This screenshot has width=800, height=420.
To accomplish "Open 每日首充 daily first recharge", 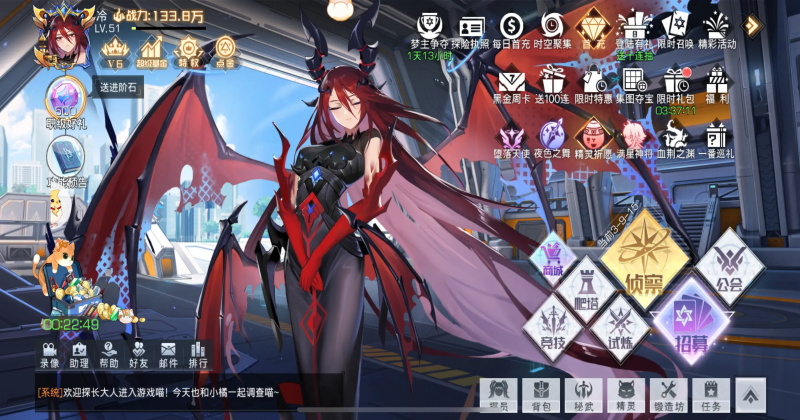I will pyautogui.click(x=512, y=27).
